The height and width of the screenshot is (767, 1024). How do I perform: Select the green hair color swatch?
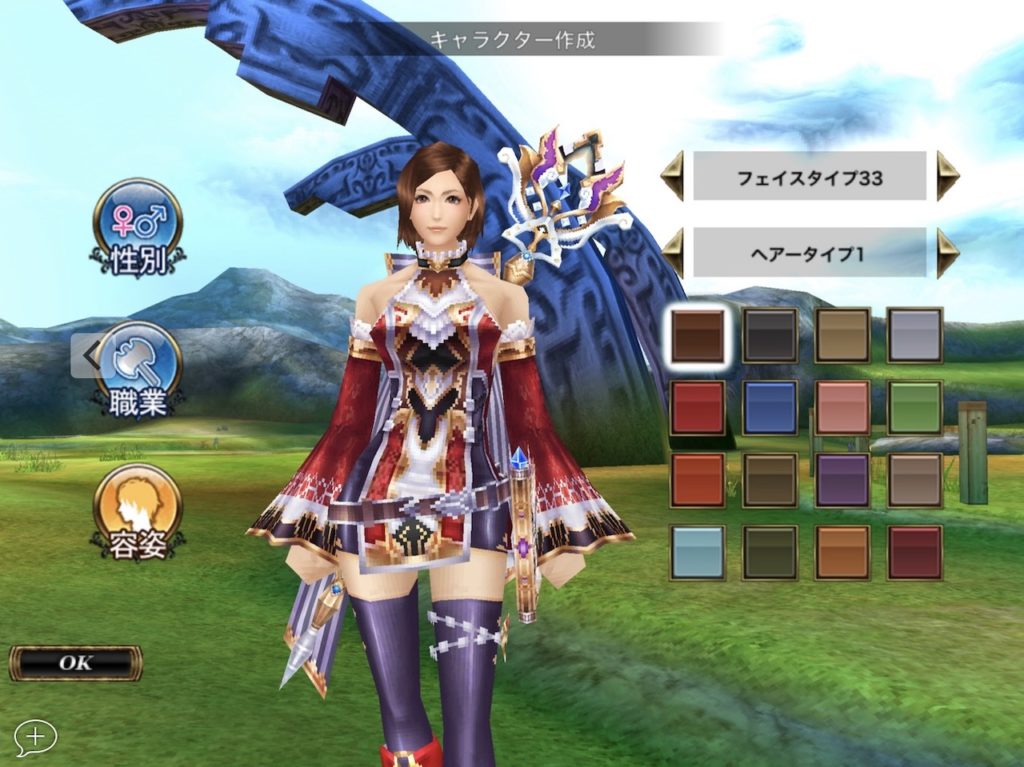click(914, 407)
